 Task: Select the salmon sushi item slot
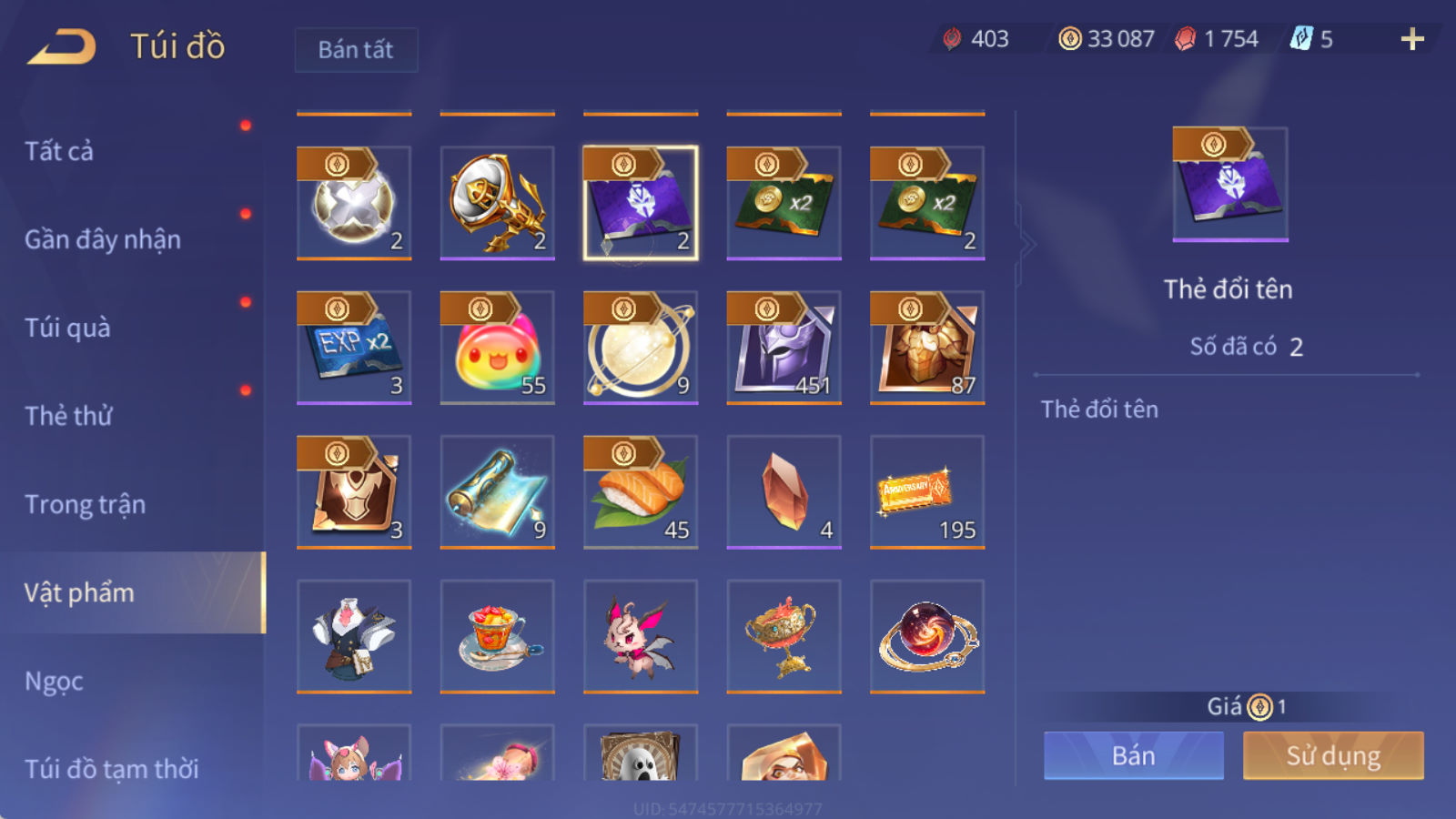click(641, 492)
